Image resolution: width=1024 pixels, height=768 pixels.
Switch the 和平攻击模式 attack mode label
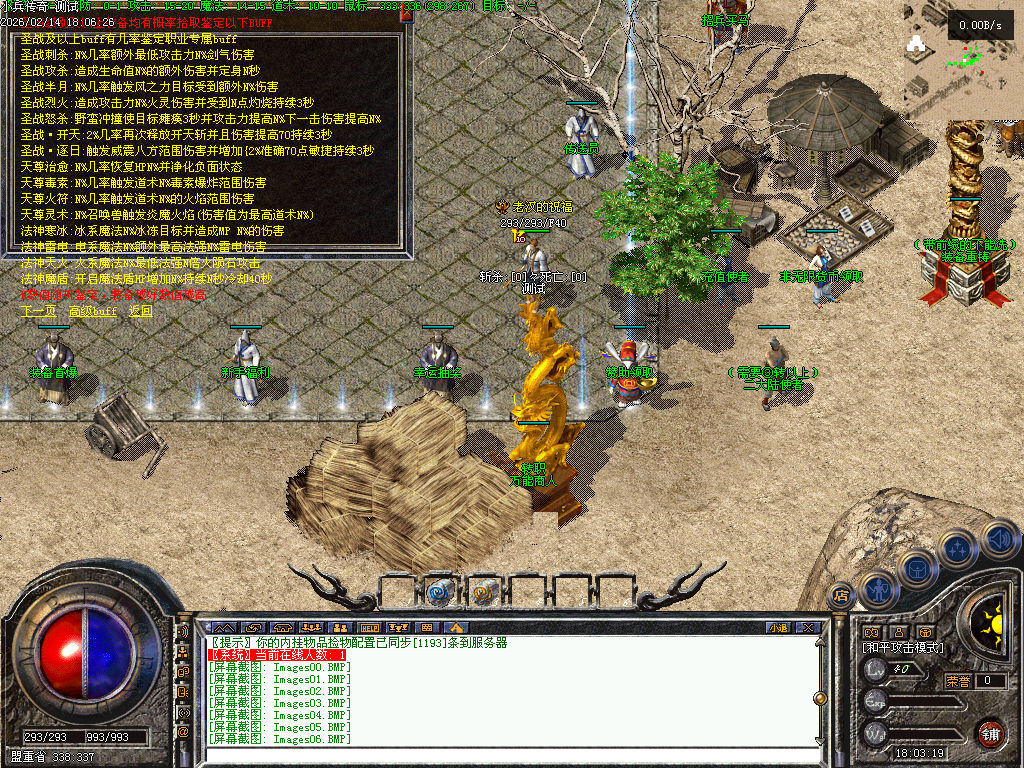(904, 648)
